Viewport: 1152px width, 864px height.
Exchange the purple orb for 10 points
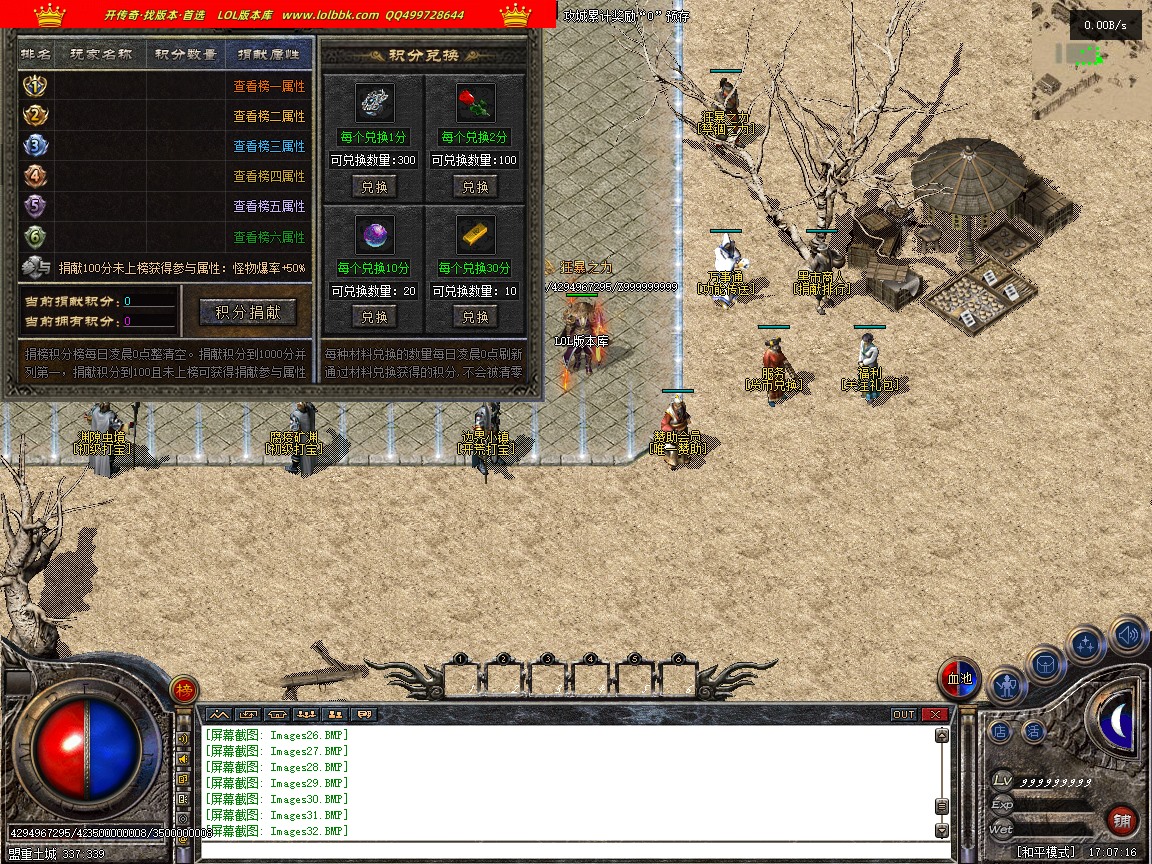(x=374, y=317)
